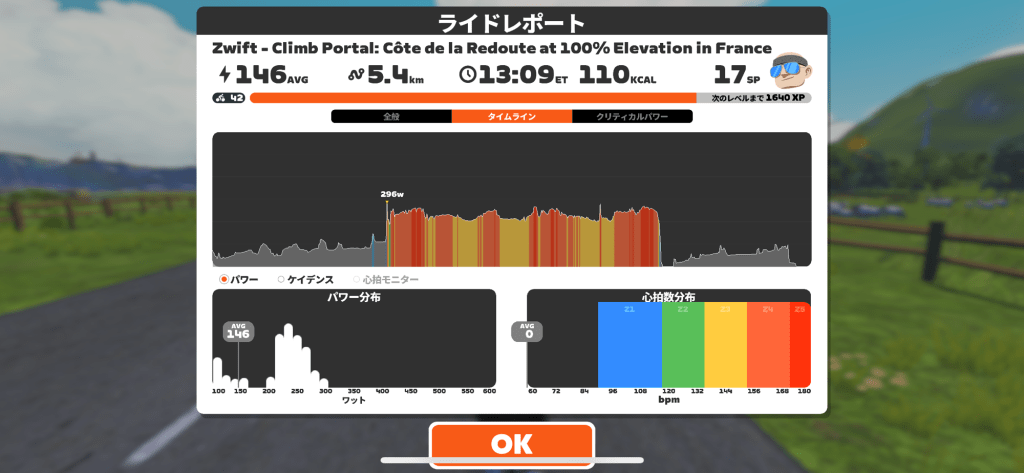
Task: Confirm the ride report with OK
Action: (511, 443)
